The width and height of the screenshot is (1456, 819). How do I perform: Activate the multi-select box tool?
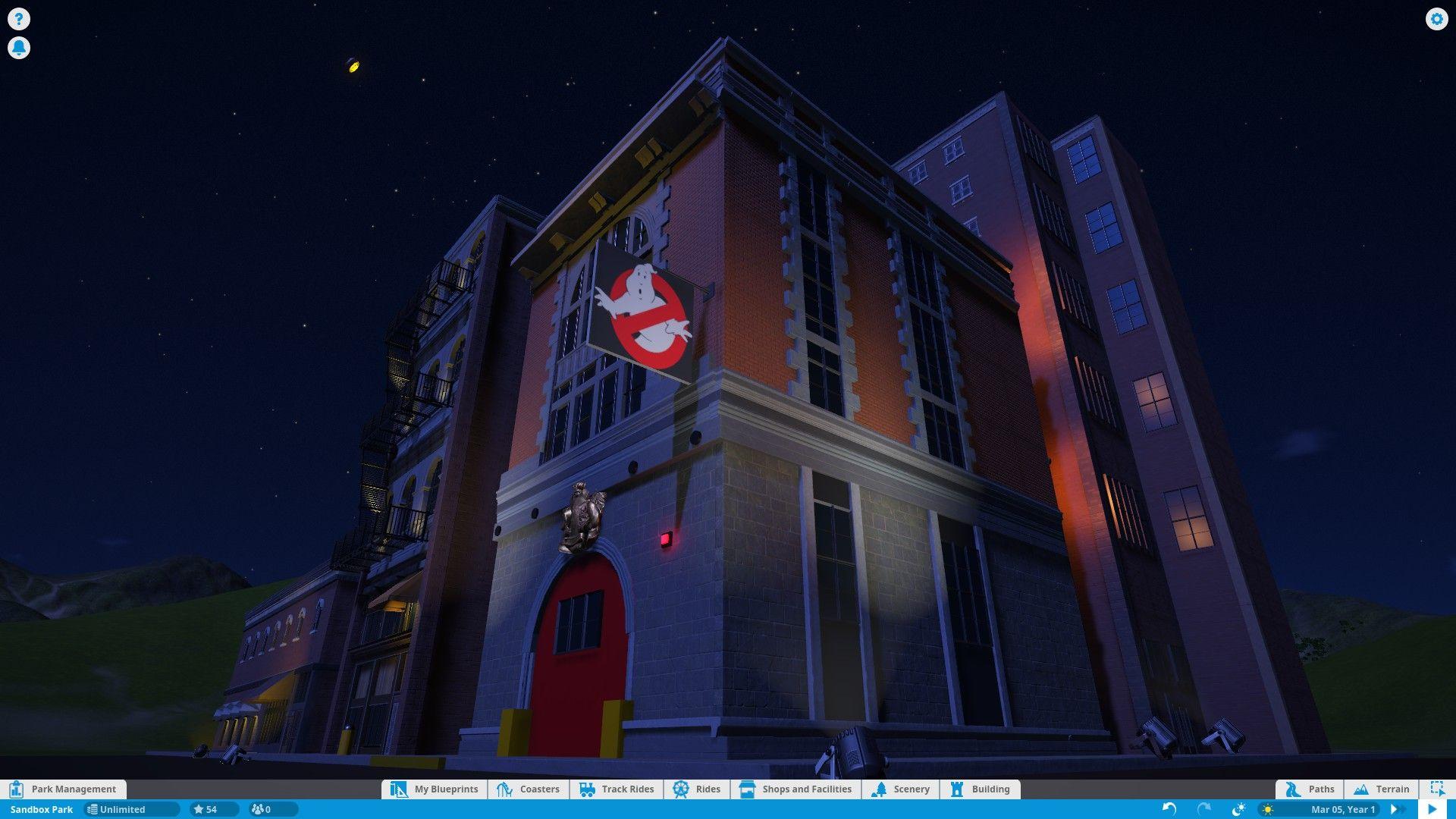pos(1437,789)
